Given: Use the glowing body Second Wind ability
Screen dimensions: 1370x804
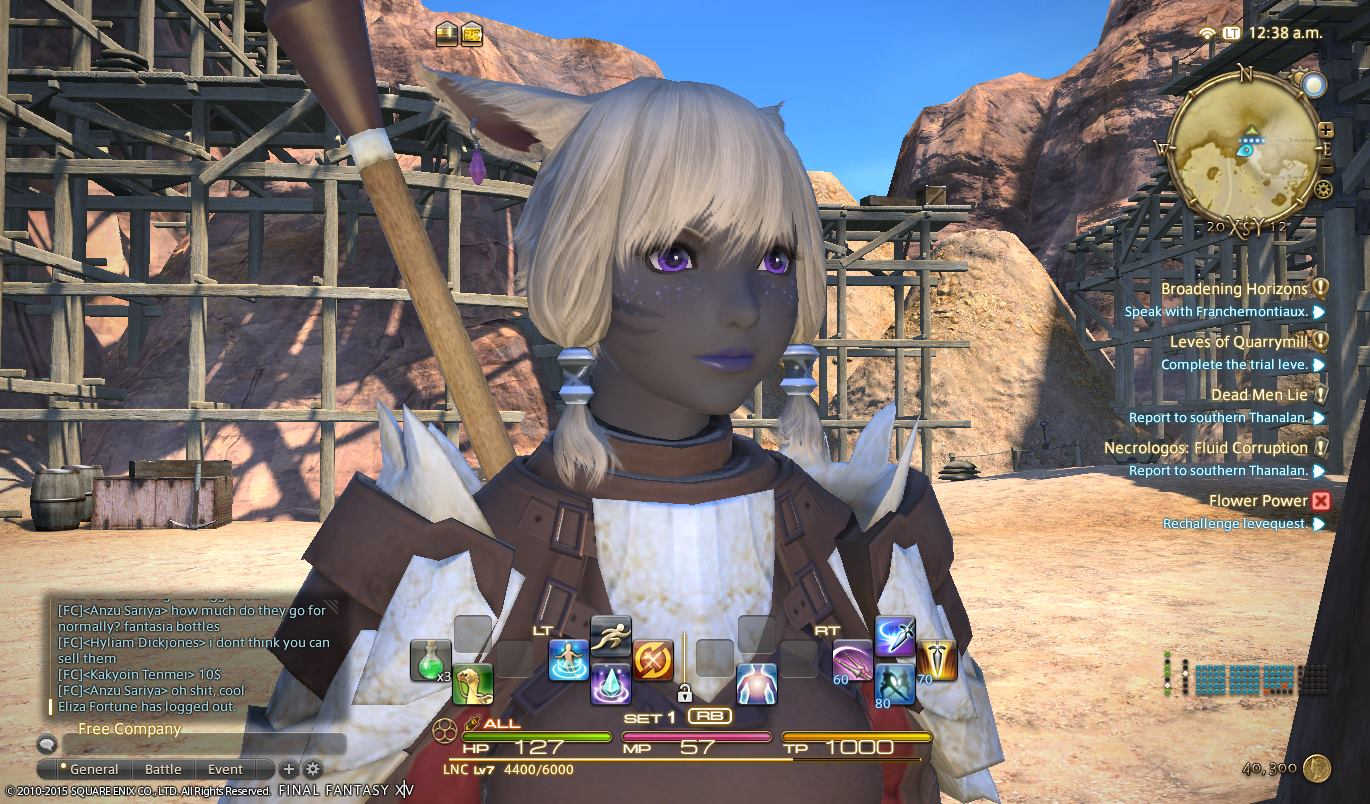Looking at the screenshot, I should click(757, 684).
